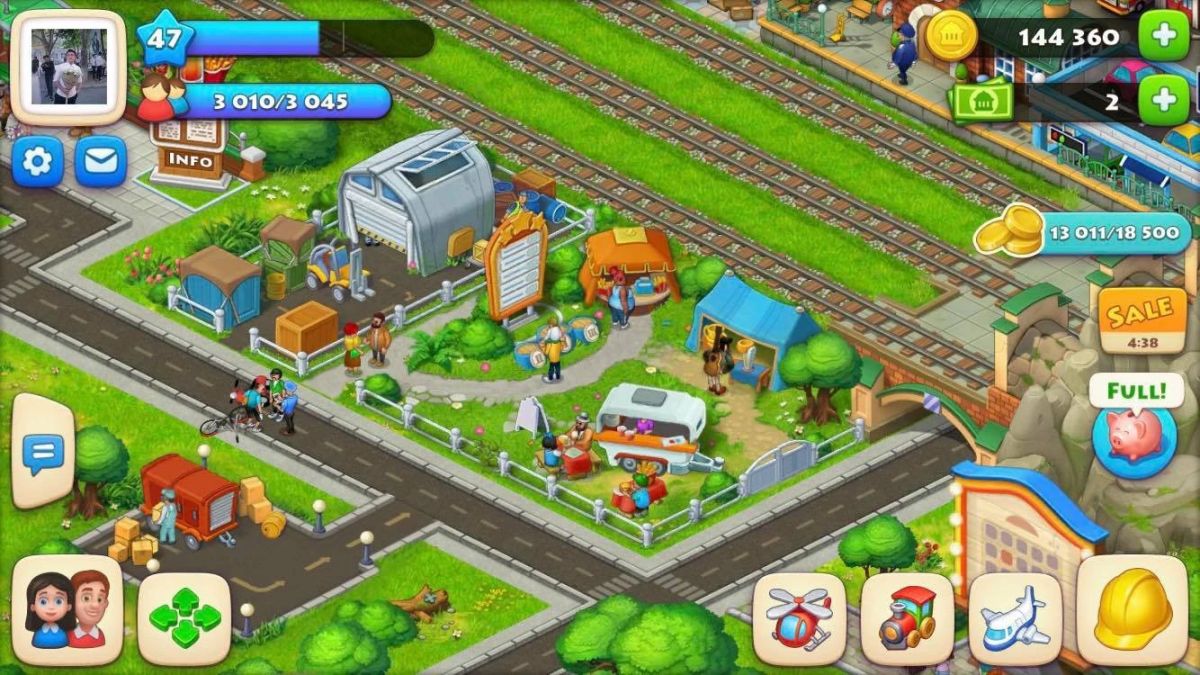
Task: Open settings with the gear icon
Action: [37, 161]
